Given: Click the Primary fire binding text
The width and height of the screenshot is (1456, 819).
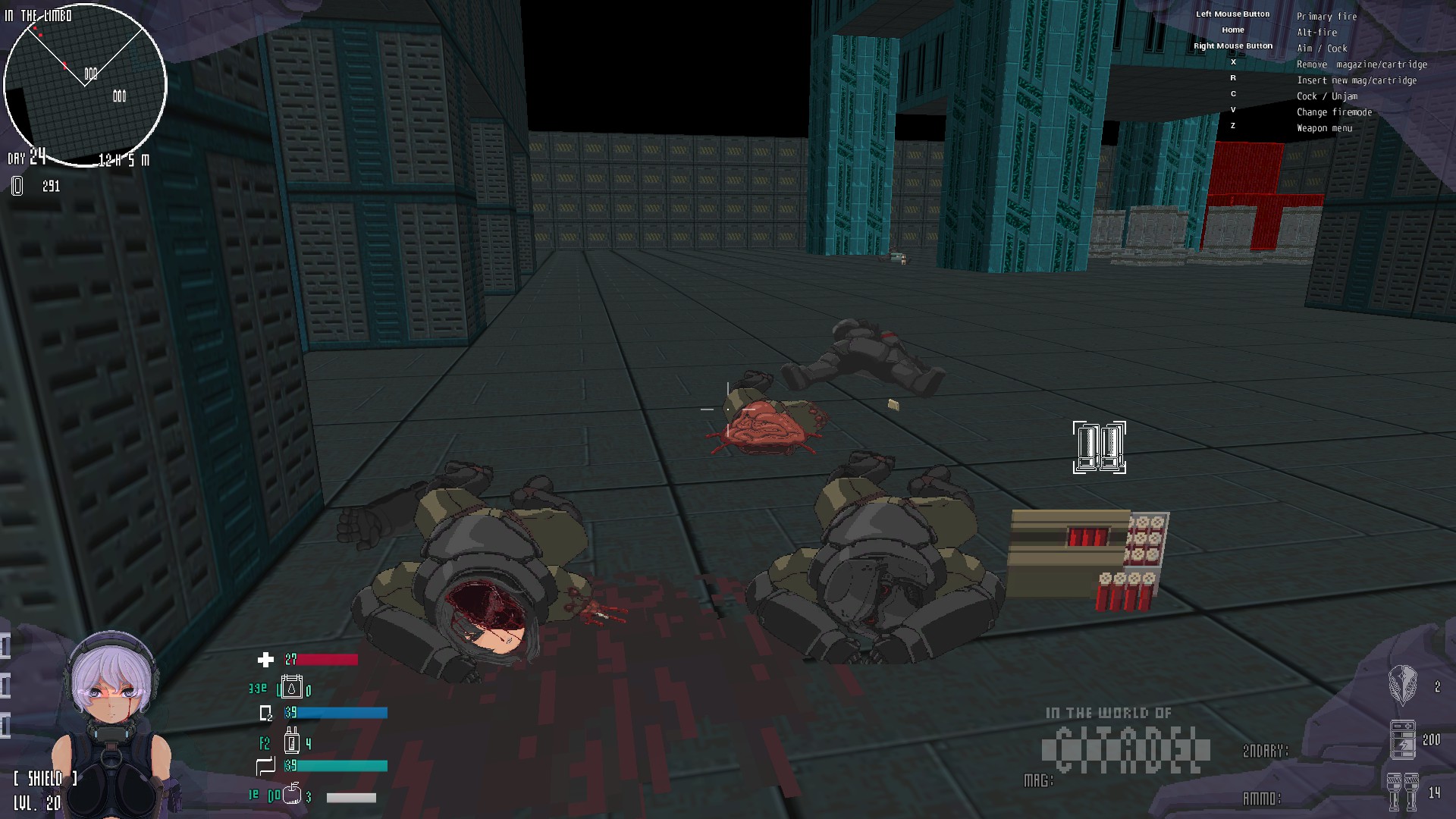Looking at the screenshot, I should 1327,15.
